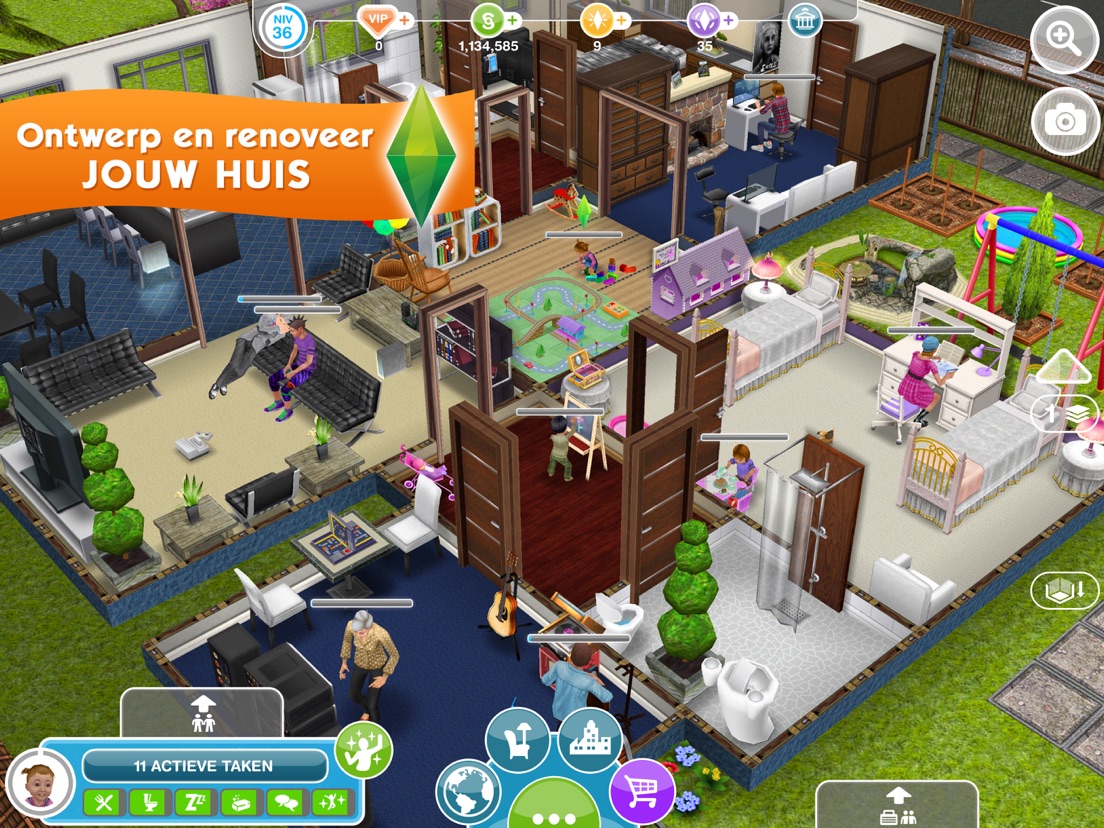
Task: Toggle the walls-down view button
Action: click(x=1064, y=591)
